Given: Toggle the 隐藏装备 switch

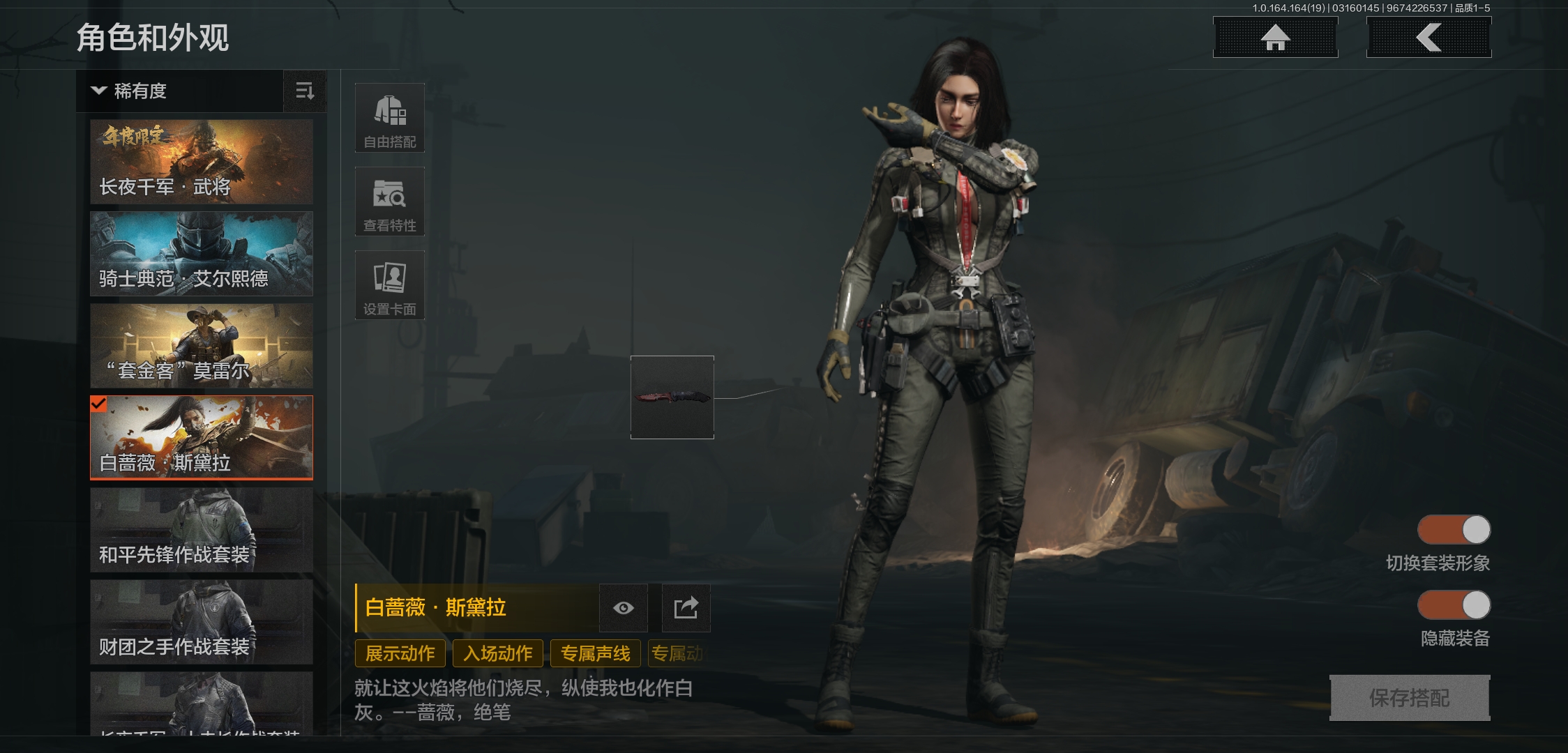Looking at the screenshot, I should (x=1454, y=605).
